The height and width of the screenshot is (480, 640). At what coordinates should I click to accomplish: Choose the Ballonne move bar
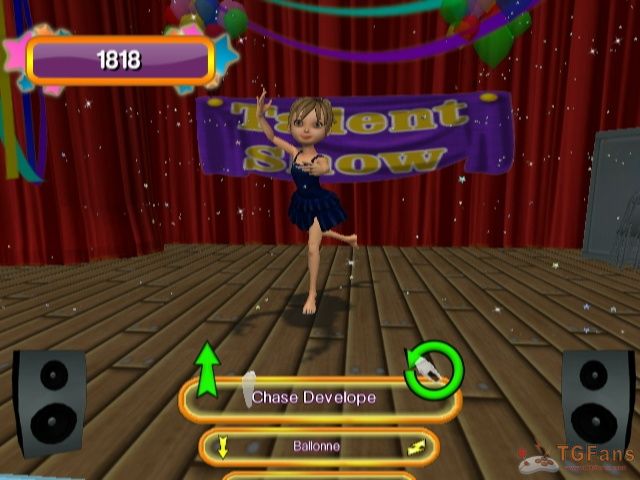tap(318, 447)
